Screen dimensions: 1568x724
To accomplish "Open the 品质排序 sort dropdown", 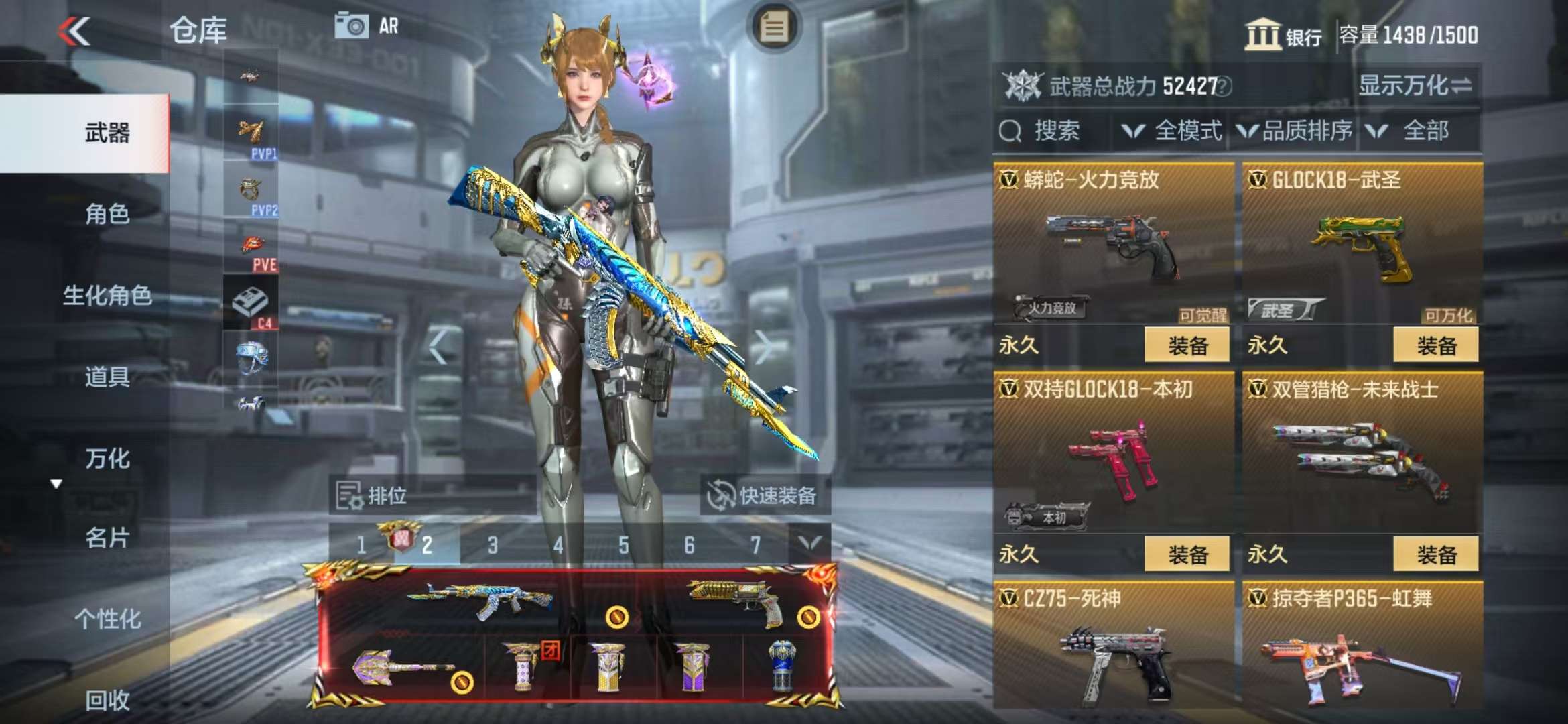I will tap(1296, 131).
